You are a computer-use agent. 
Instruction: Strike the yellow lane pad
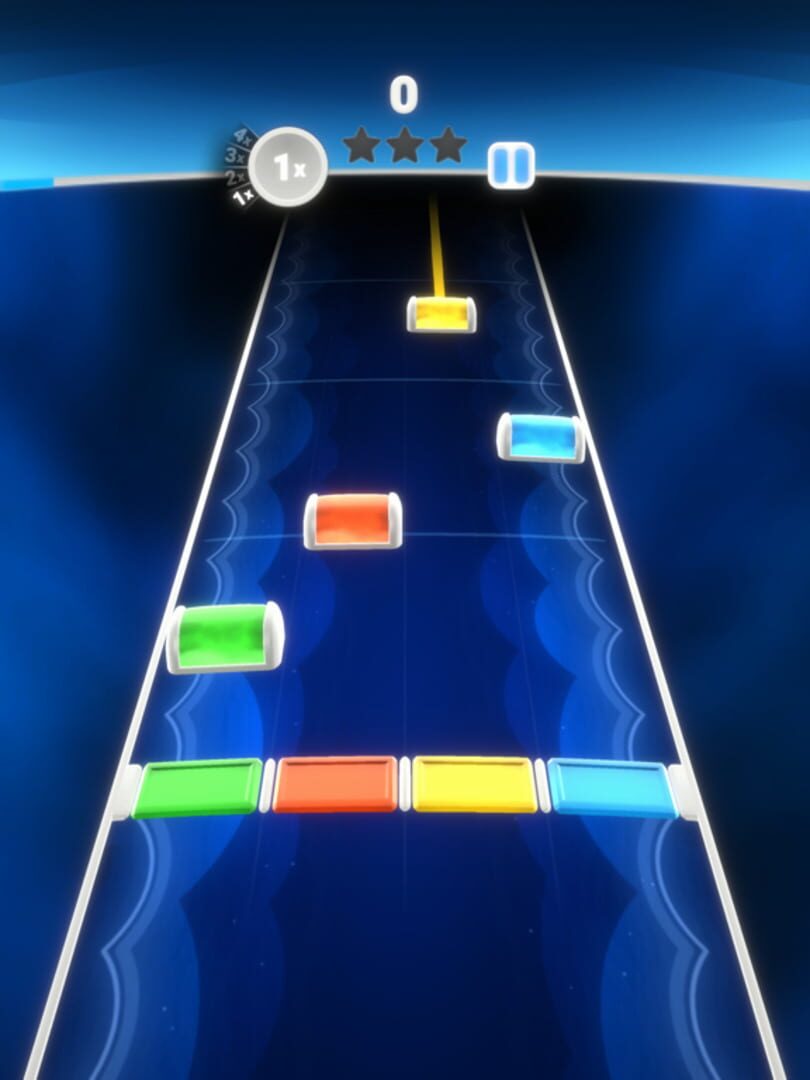474,785
